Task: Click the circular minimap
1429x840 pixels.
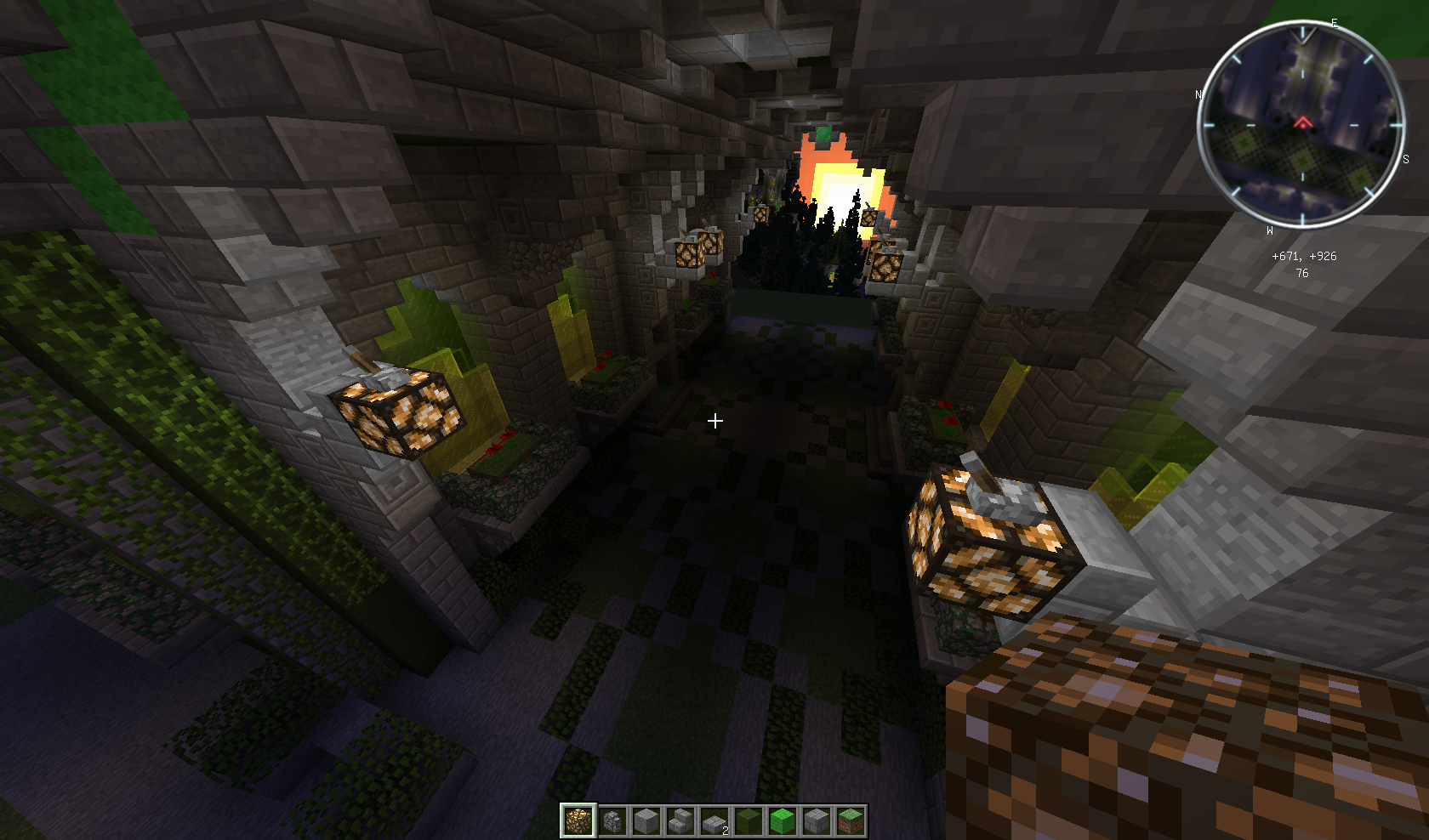Action: (x=1301, y=125)
